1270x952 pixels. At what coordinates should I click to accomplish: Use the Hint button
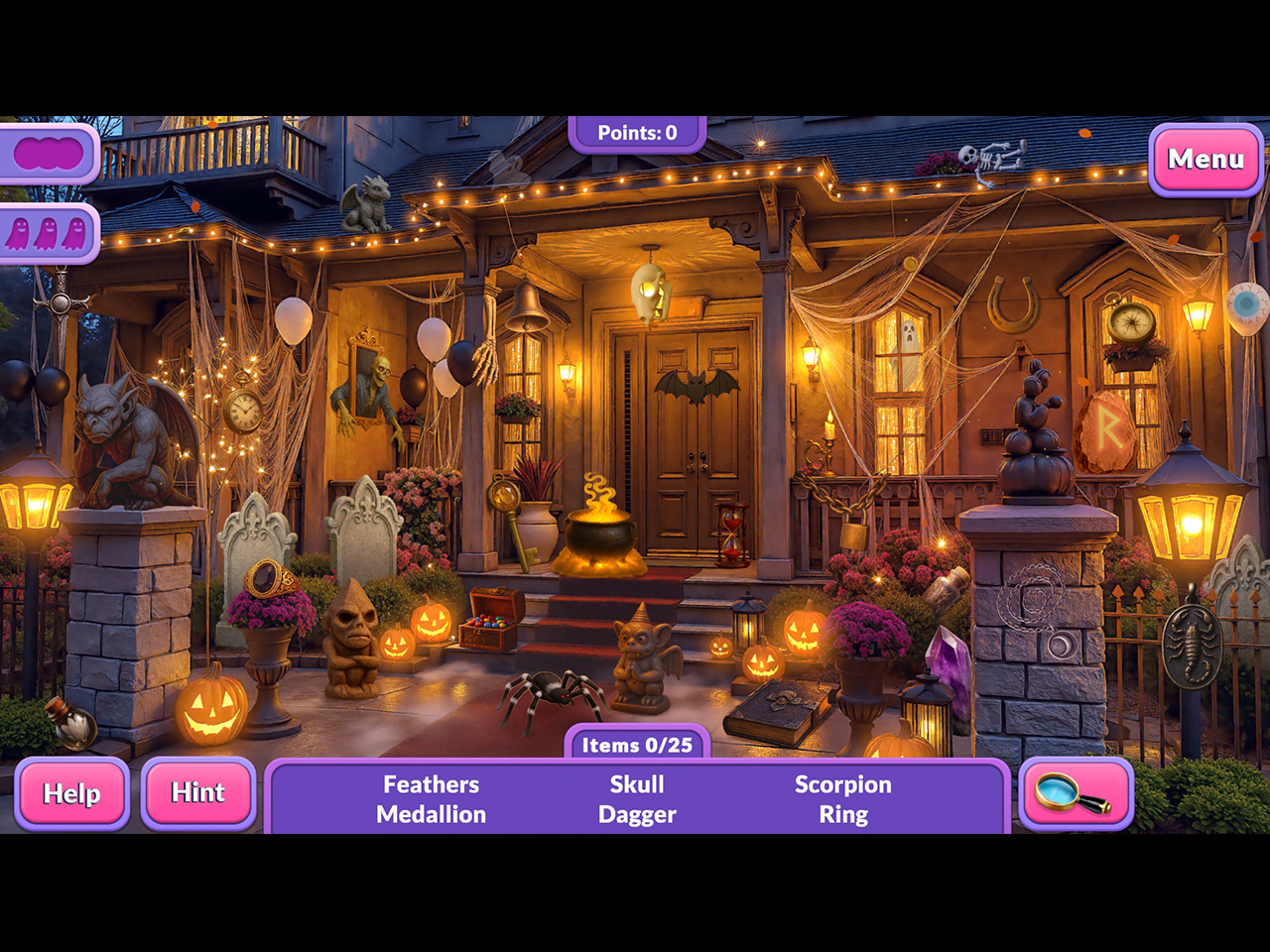point(198,792)
